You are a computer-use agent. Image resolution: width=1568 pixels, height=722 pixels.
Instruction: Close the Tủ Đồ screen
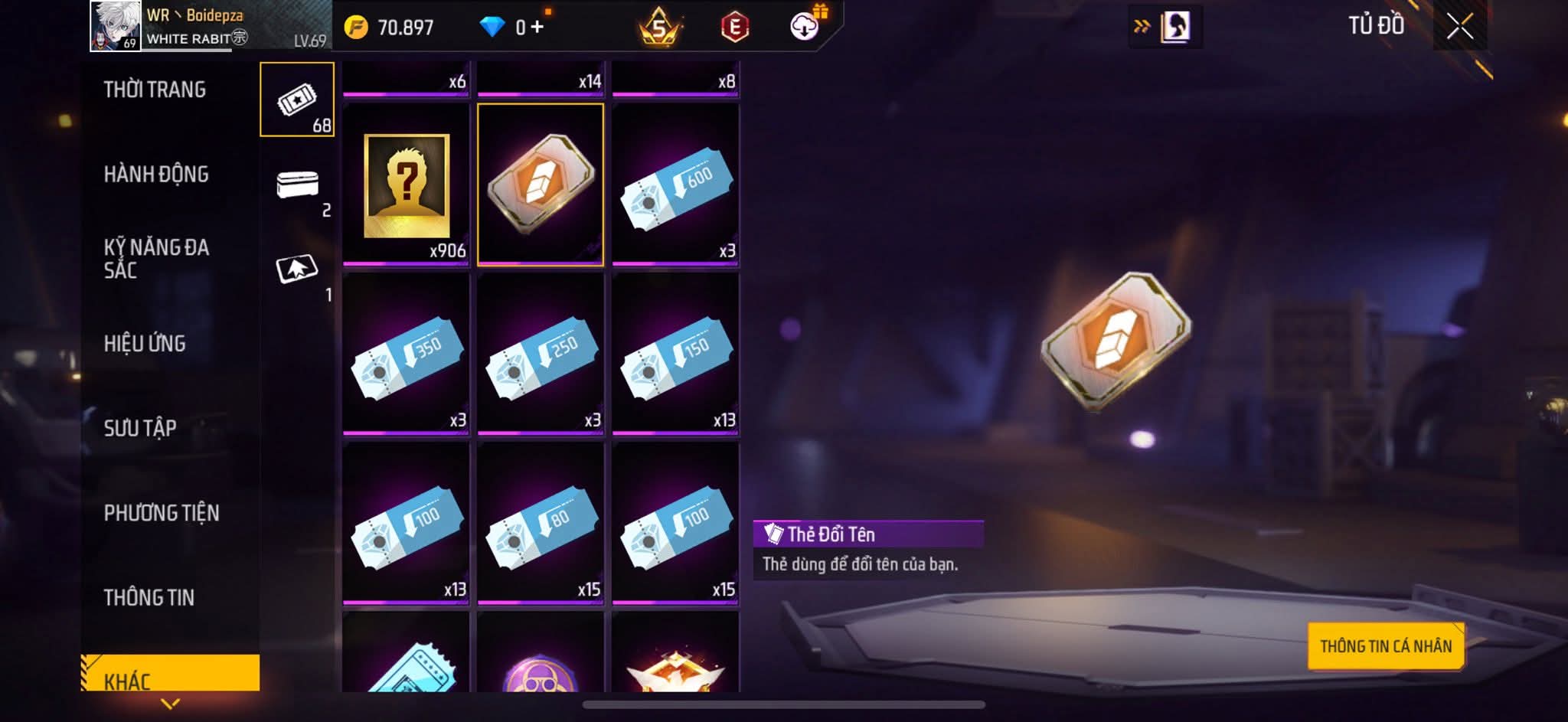coord(1459,27)
